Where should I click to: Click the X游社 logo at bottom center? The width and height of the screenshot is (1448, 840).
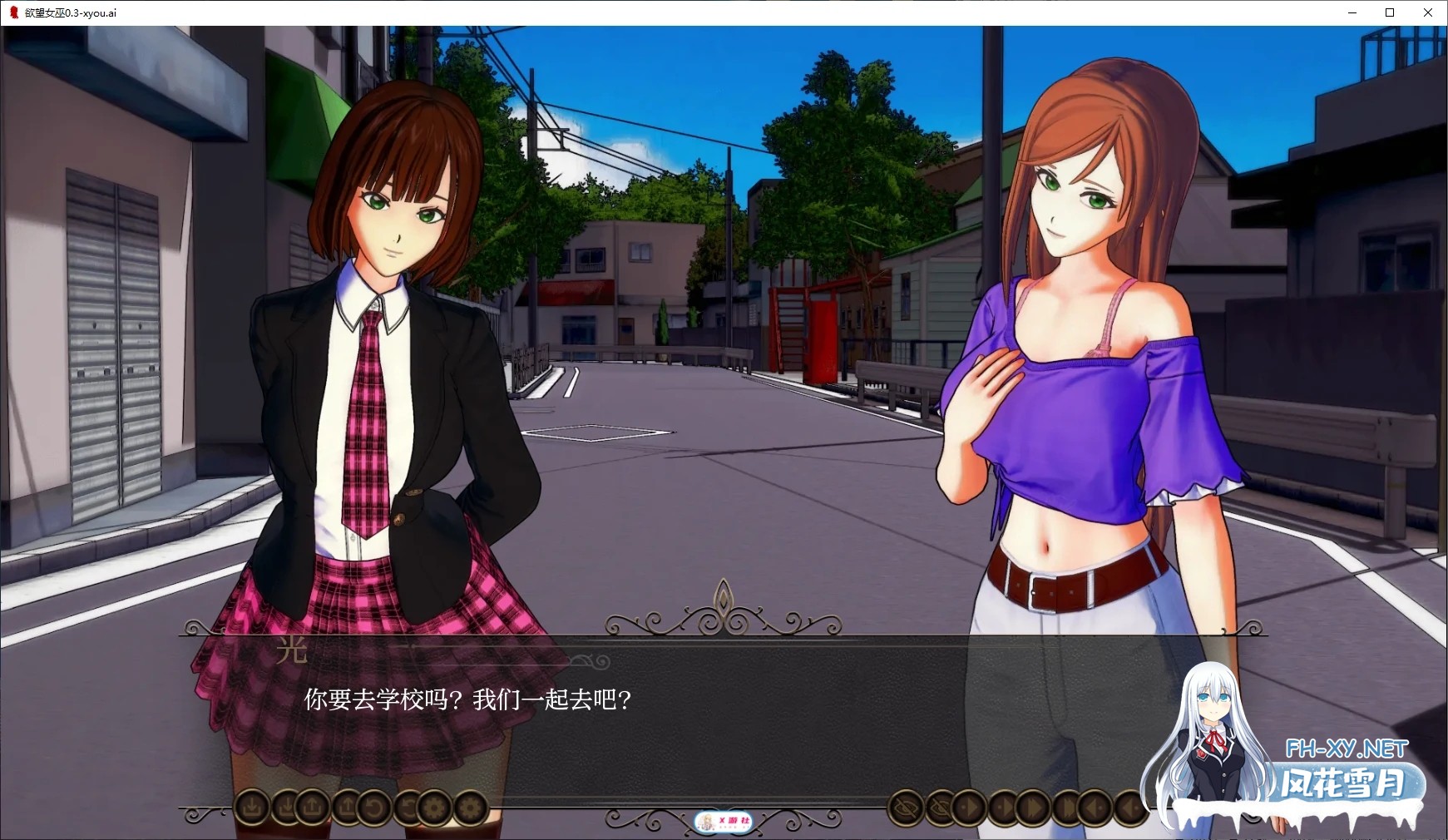(725, 819)
